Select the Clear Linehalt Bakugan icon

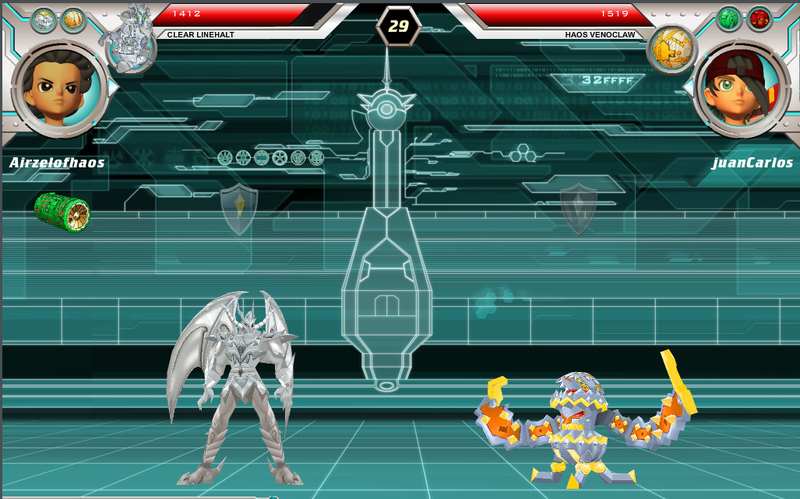(130, 46)
